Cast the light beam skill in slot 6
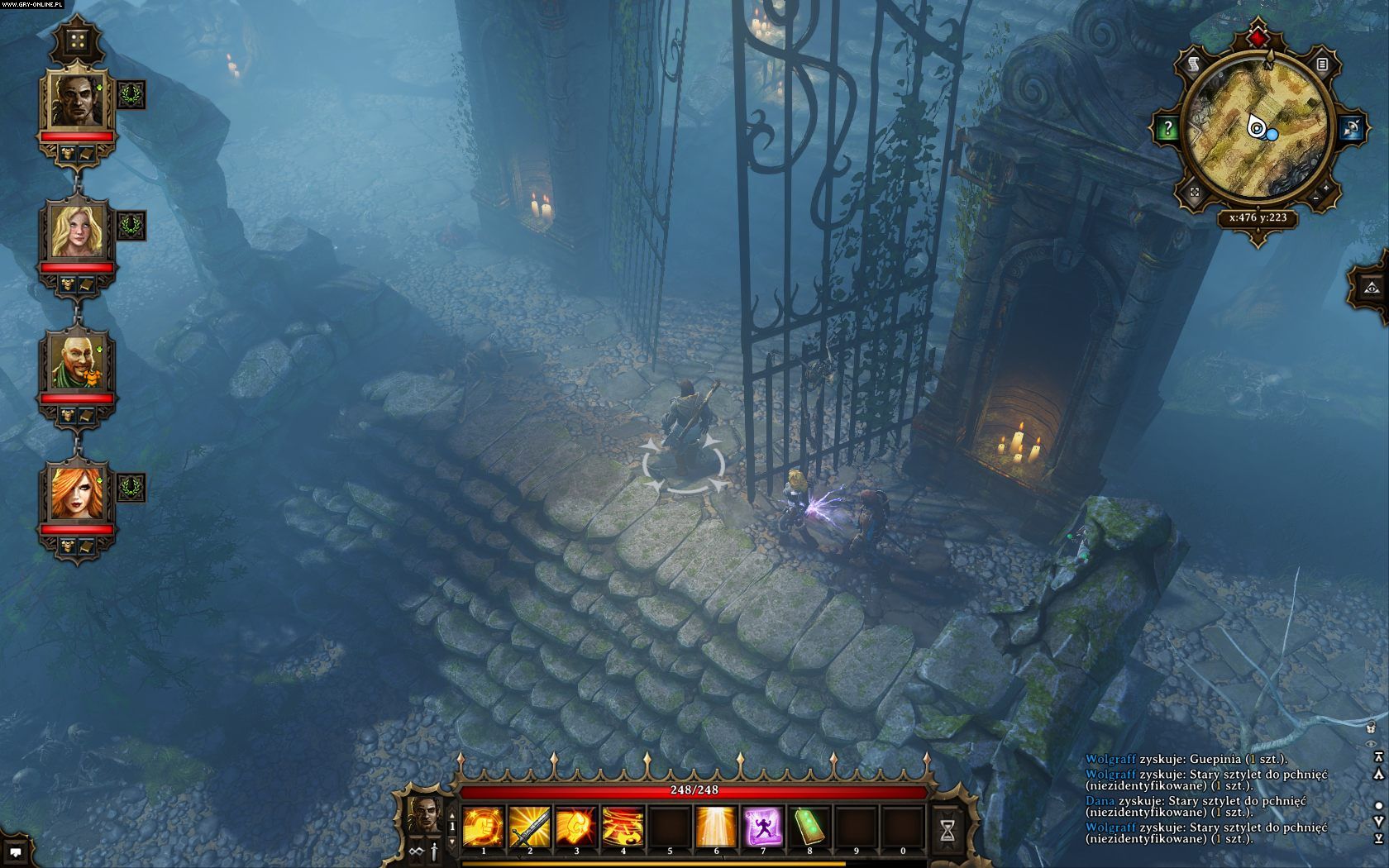 pyautogui.click(x=716, y=827)
